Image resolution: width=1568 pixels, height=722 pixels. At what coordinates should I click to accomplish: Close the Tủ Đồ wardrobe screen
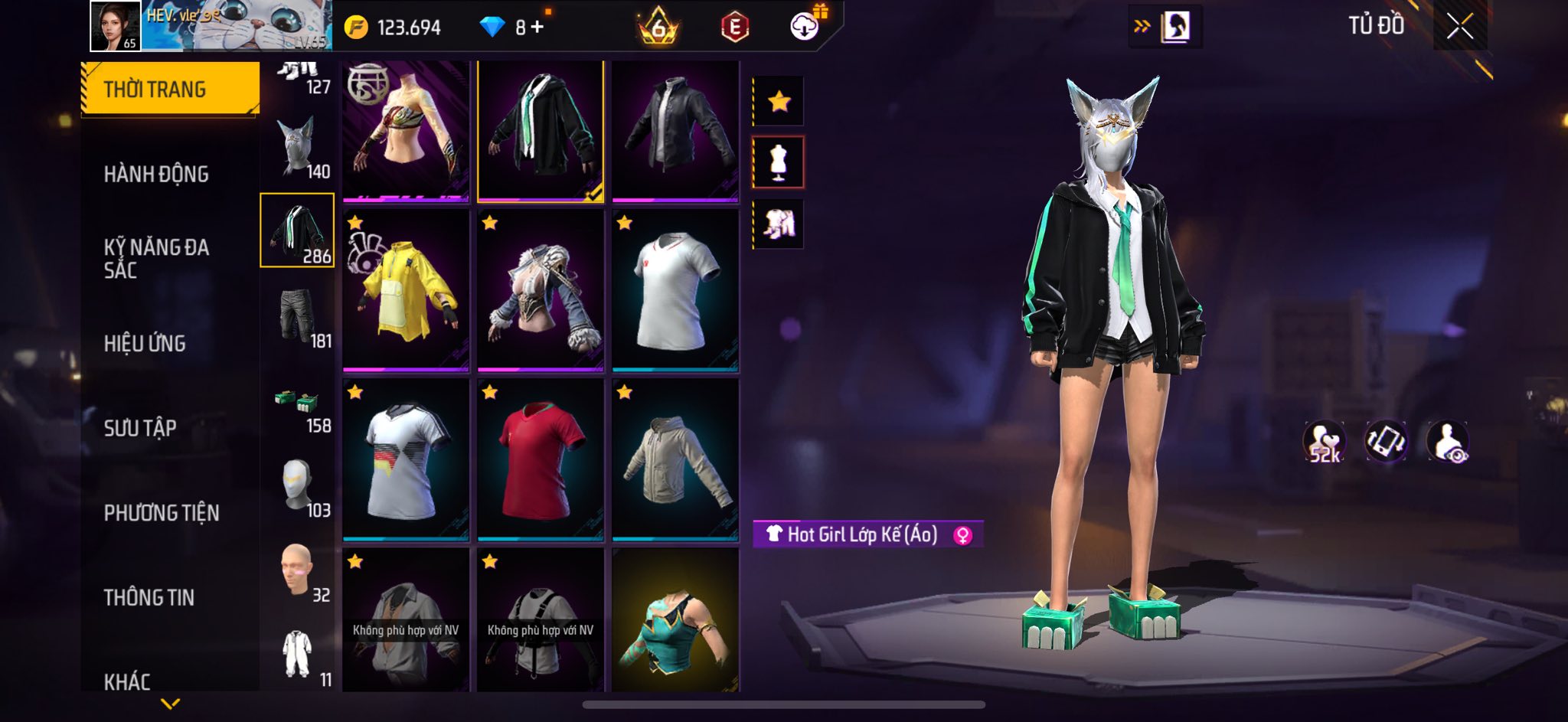1459,27
